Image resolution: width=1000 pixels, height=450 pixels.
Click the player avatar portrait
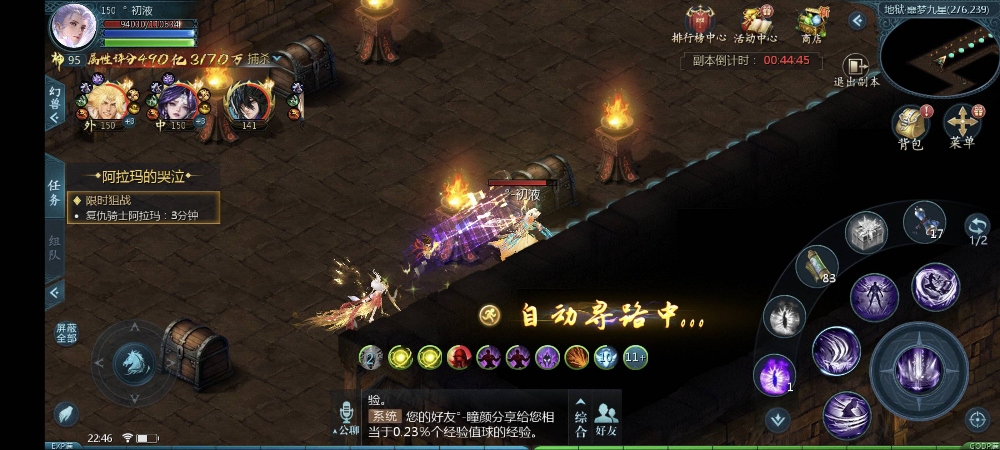(72, 25)
